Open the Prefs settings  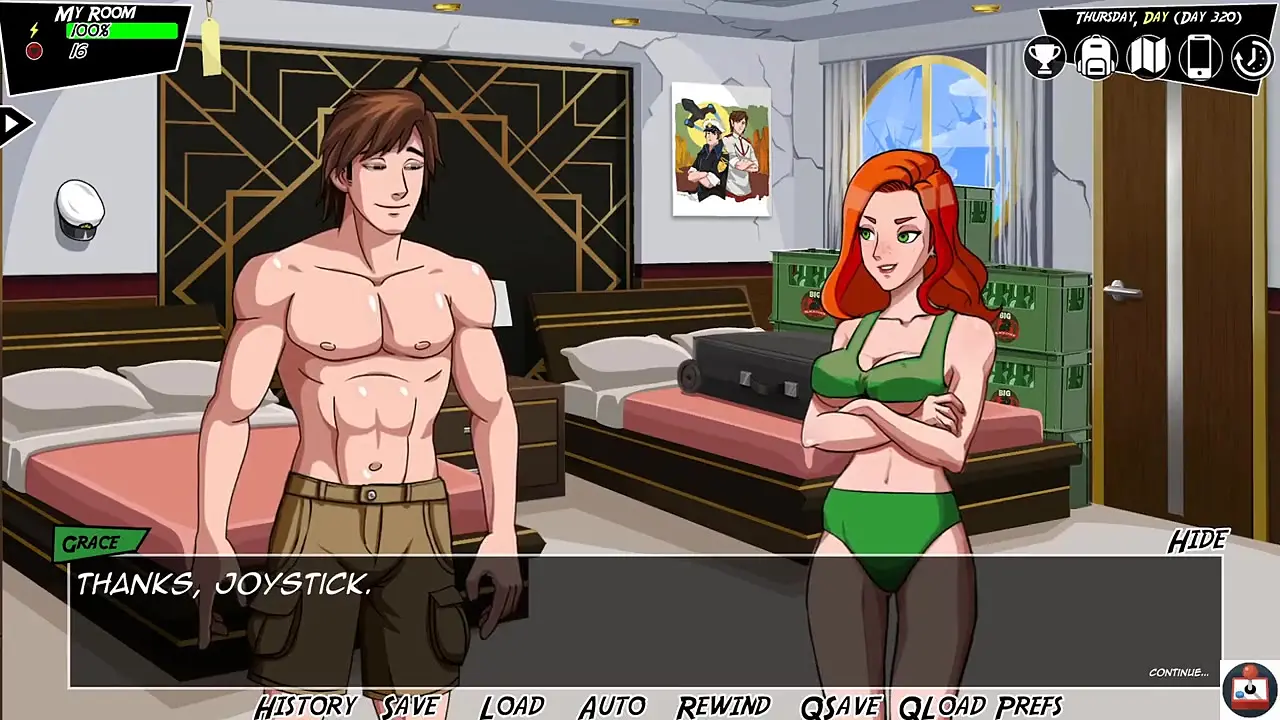point(1027,706)
